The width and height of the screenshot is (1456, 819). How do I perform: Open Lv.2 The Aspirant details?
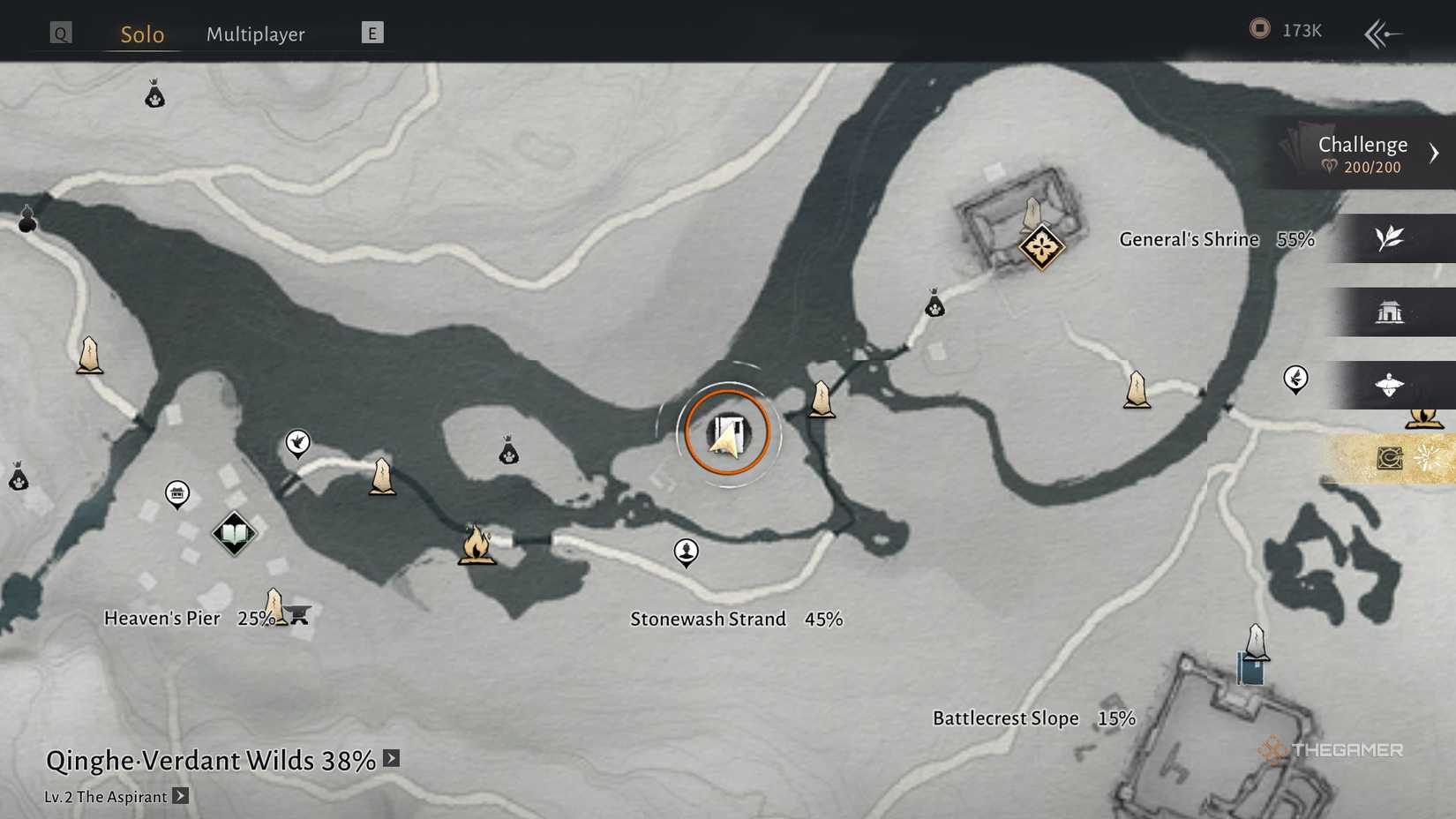[x=181, y=796]
